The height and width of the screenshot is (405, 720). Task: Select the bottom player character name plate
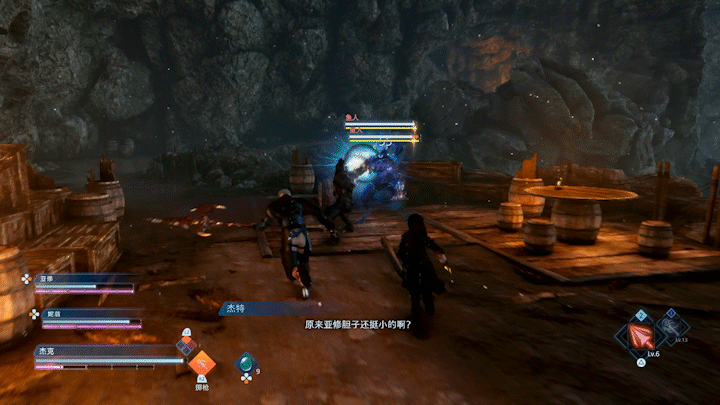click(100, 352)
